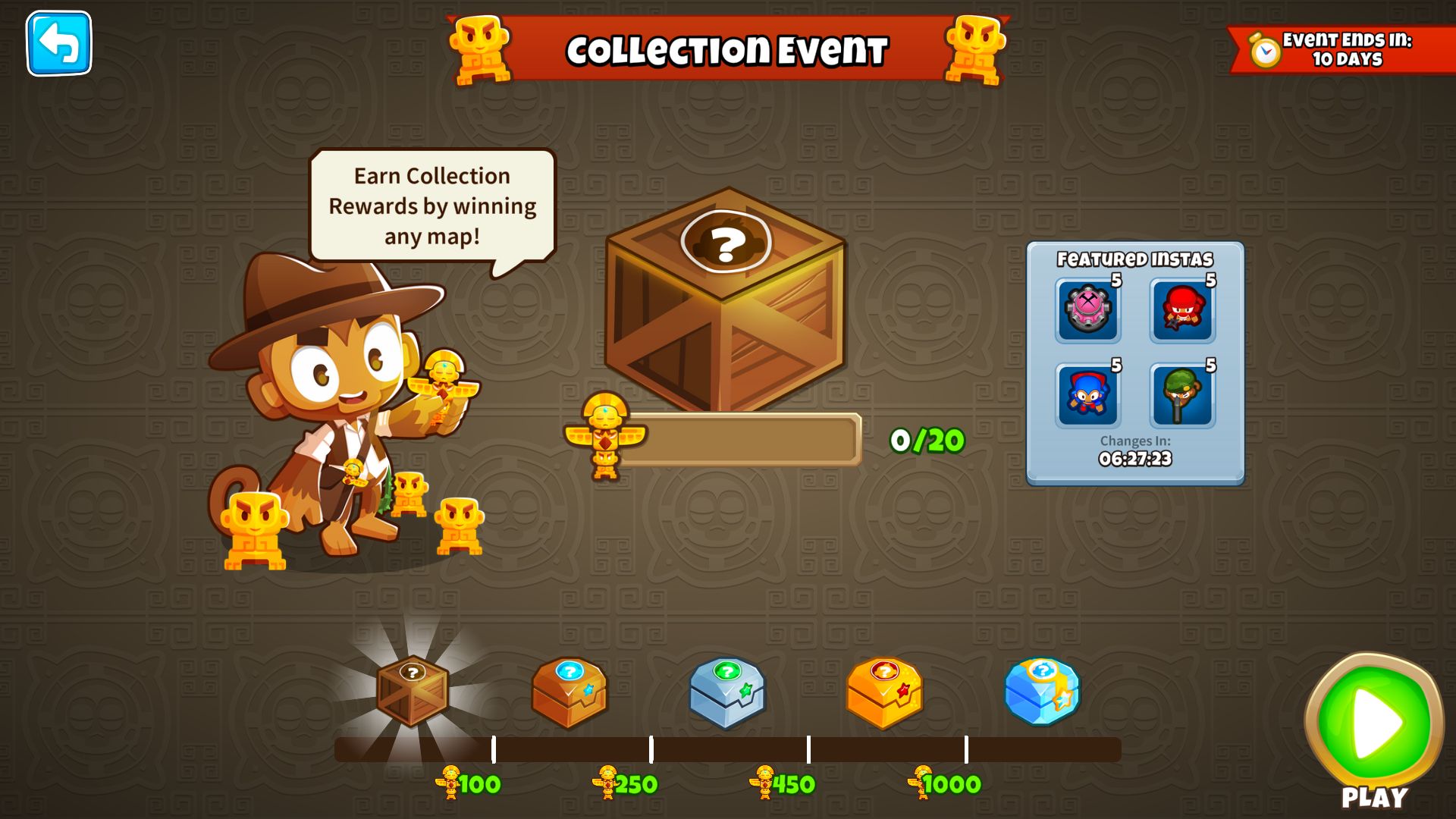
Task: Click the speech bubble about Collection Rewards
Action: coord(430,205)
